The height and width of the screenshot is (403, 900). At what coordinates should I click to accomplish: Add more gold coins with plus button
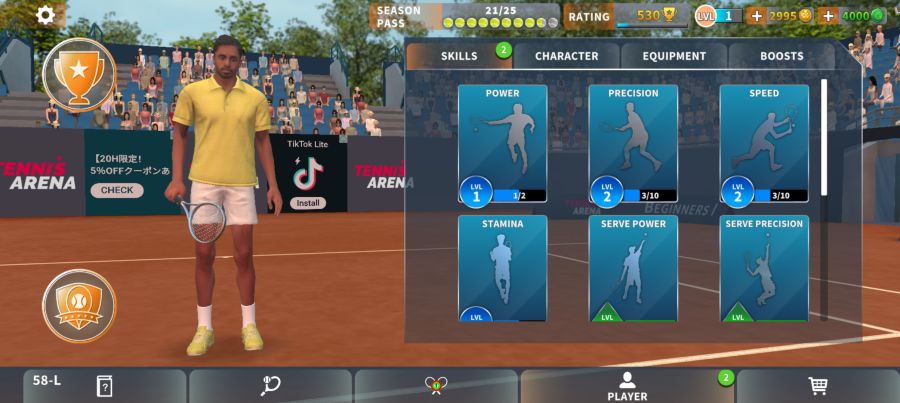(756, 16)
